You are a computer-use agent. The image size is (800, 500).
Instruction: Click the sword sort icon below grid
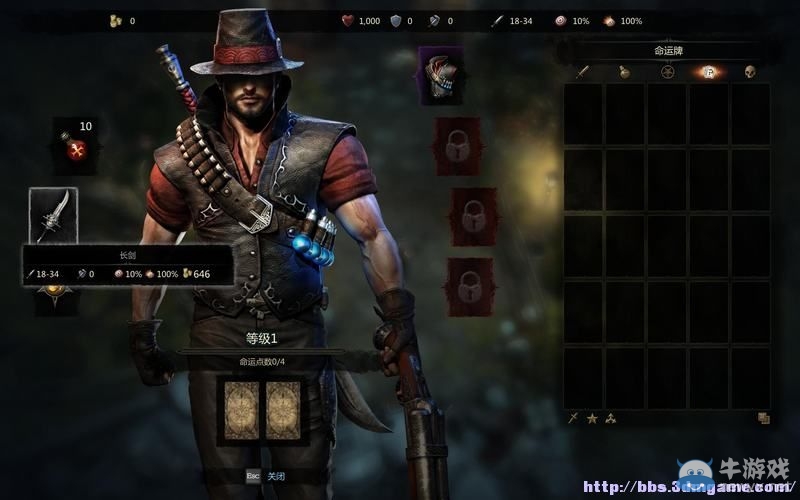[573, 418]
